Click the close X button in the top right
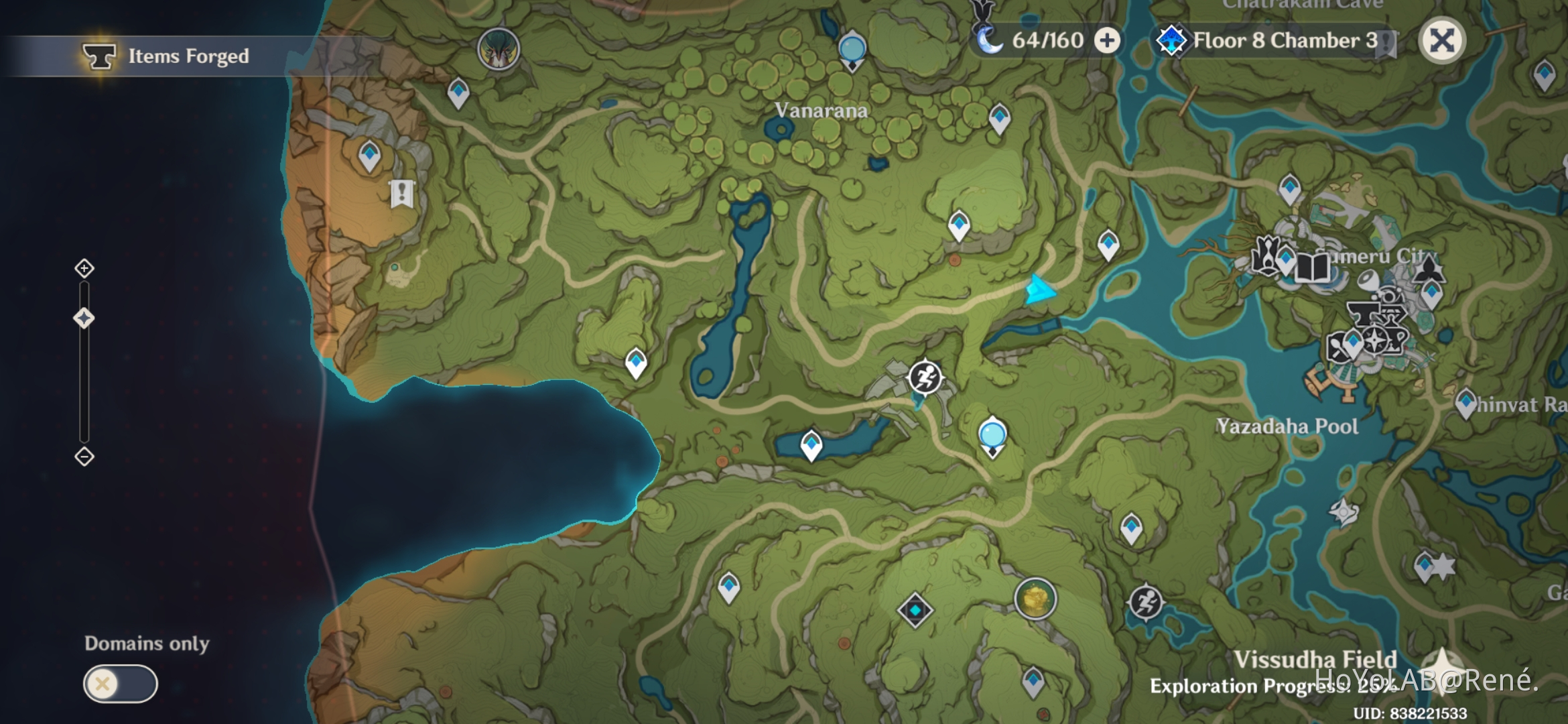 click(x=1443, y=40)
